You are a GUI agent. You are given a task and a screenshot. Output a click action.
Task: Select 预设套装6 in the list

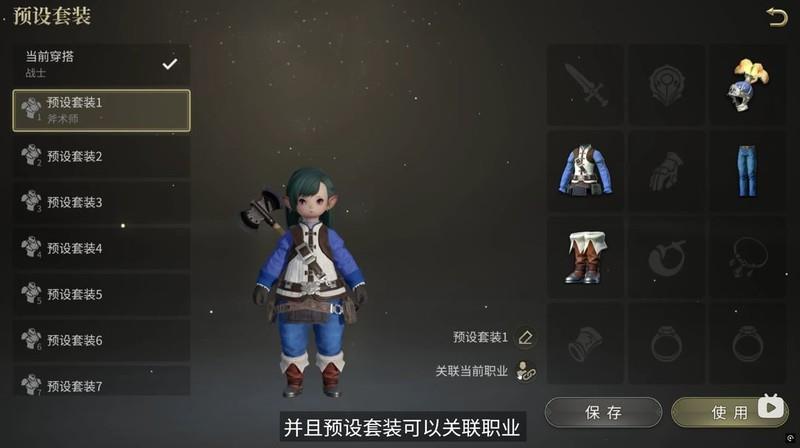coord(101,340)
